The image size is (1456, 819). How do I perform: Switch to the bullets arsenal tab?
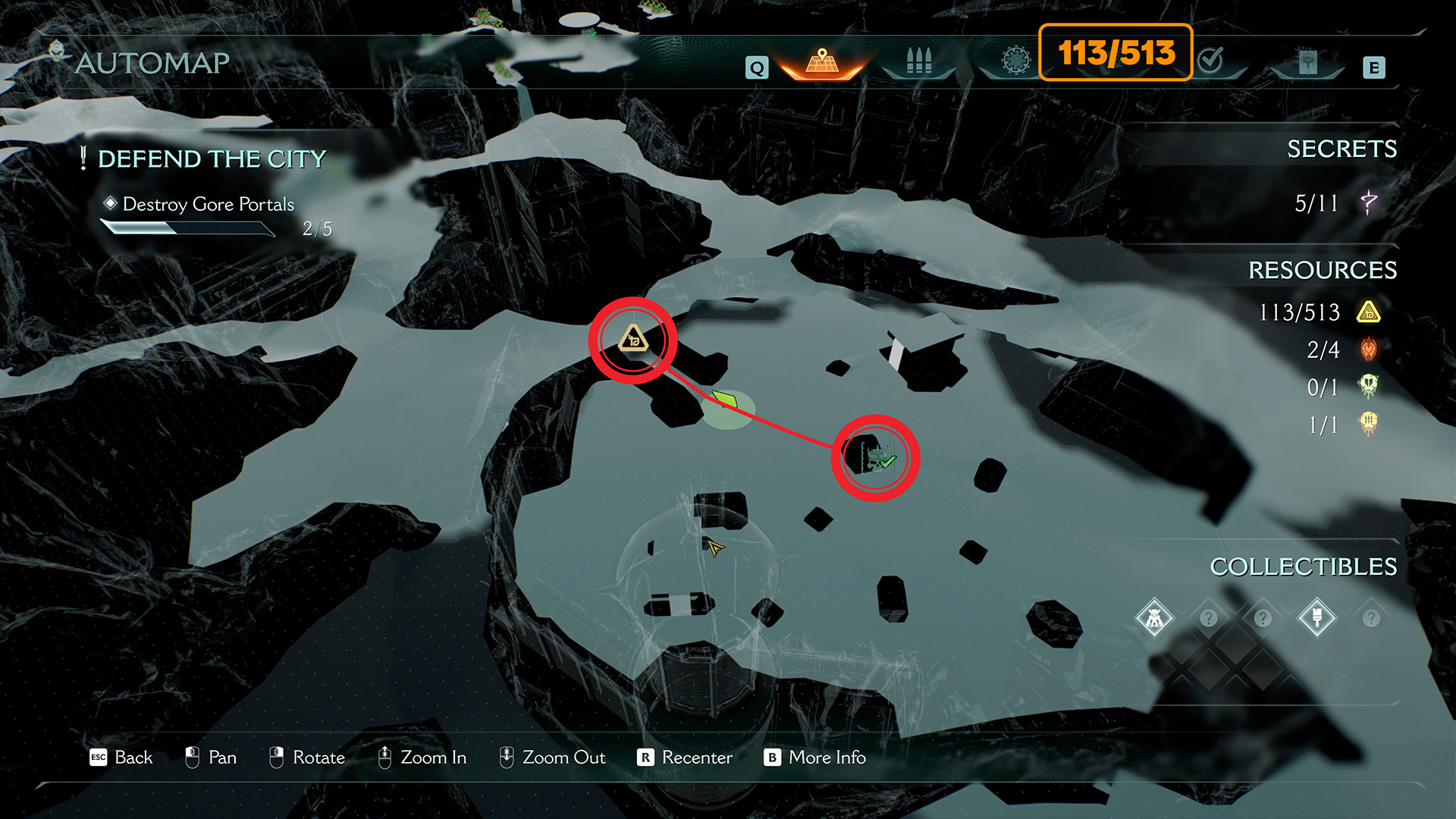(918, 61)
